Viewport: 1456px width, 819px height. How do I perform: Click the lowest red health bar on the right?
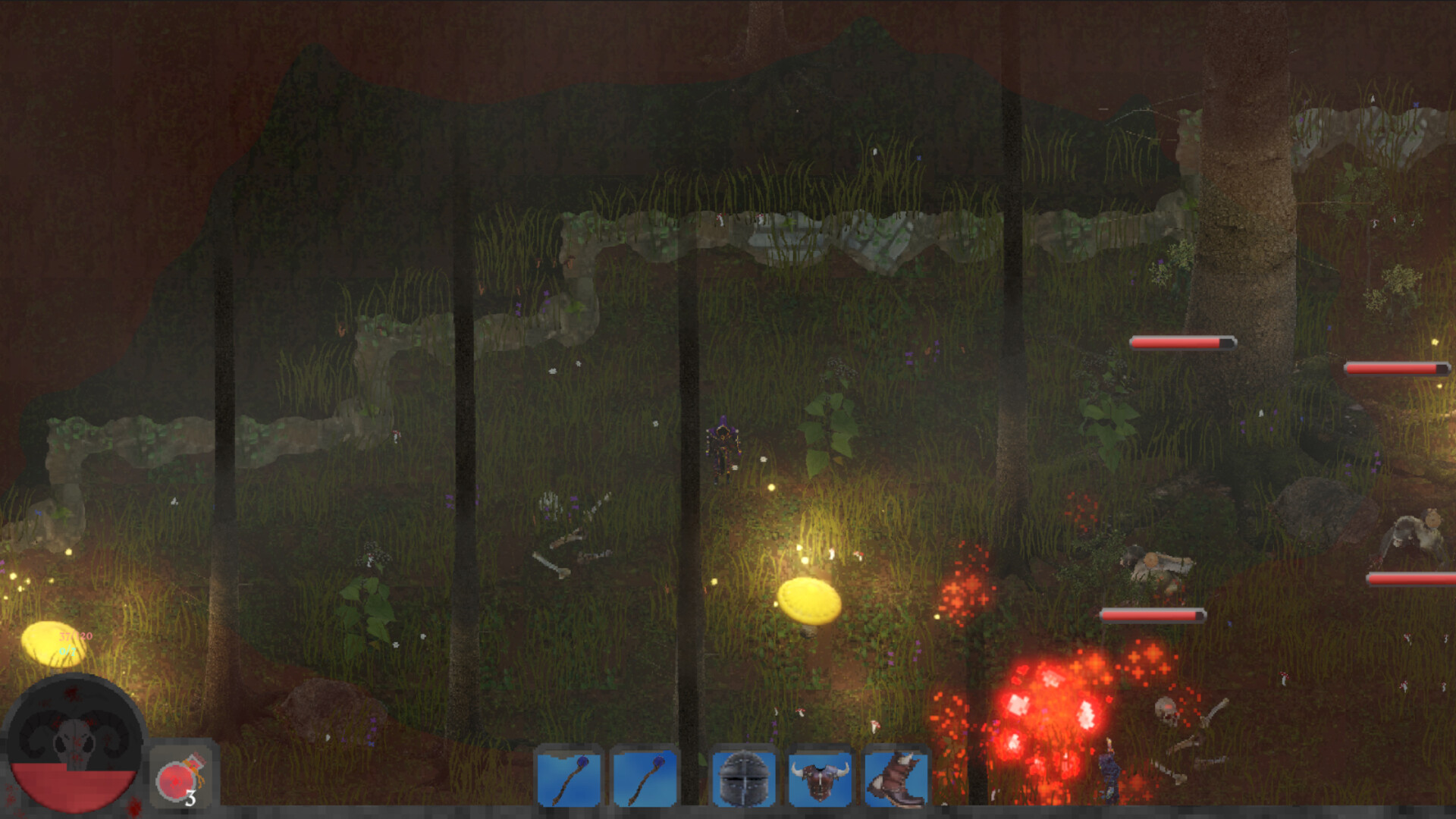[x=1153, y=614]
